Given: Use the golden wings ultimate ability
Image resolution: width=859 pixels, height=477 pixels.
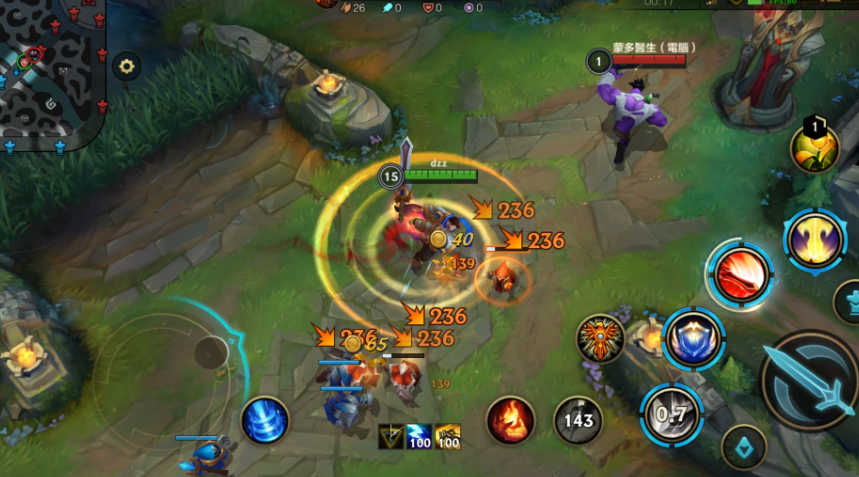Looking at the screenshot, I should click(815, 240).
